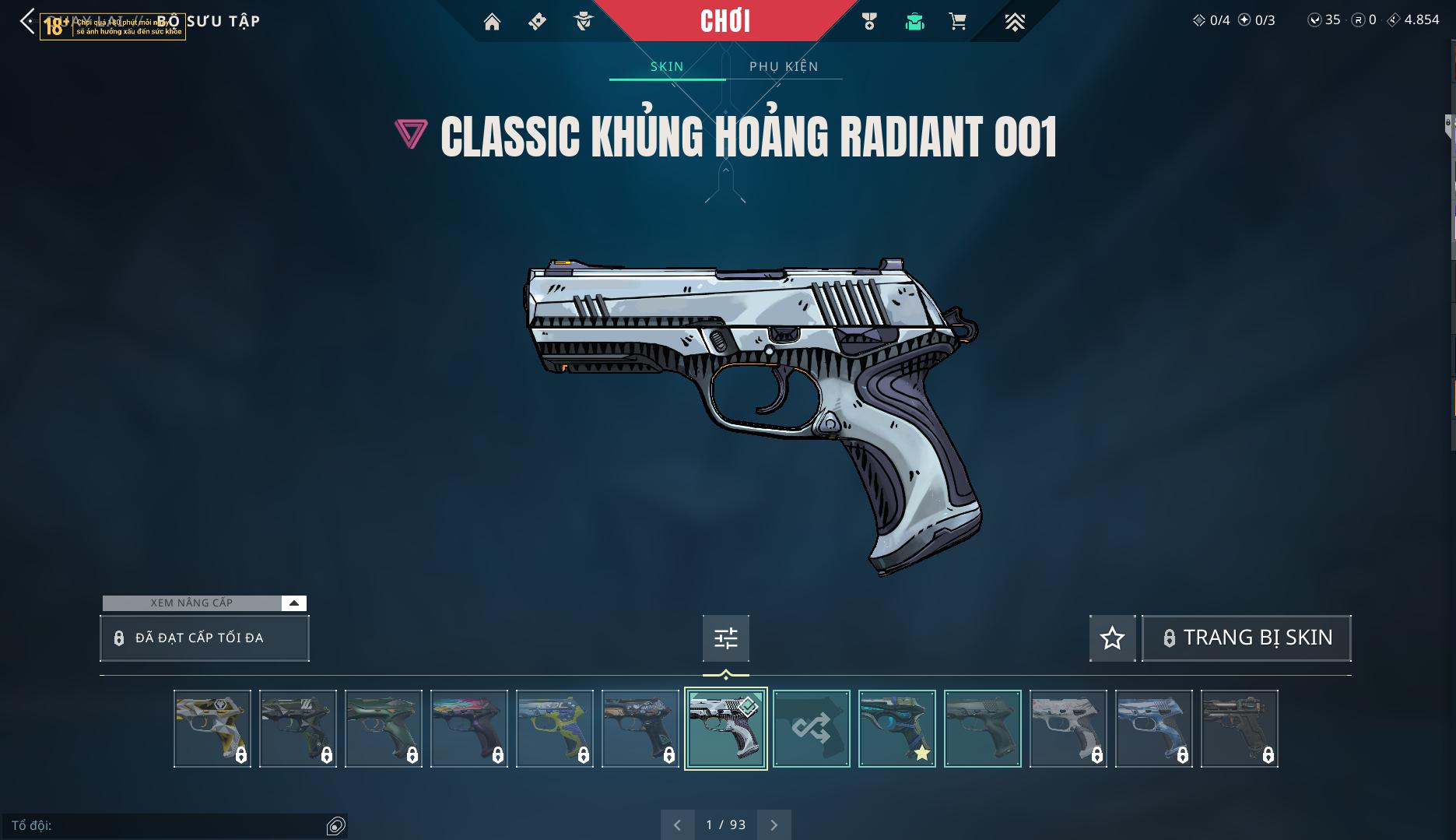Select the random shuffle skin tile
This screenshot has width=1456, height=840.
point(811,729)
